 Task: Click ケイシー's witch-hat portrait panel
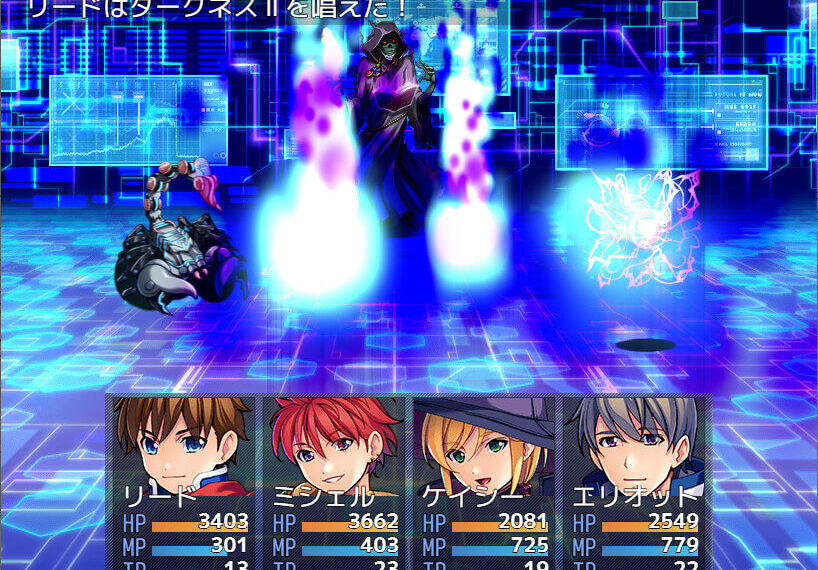click(x=484, y=481)
